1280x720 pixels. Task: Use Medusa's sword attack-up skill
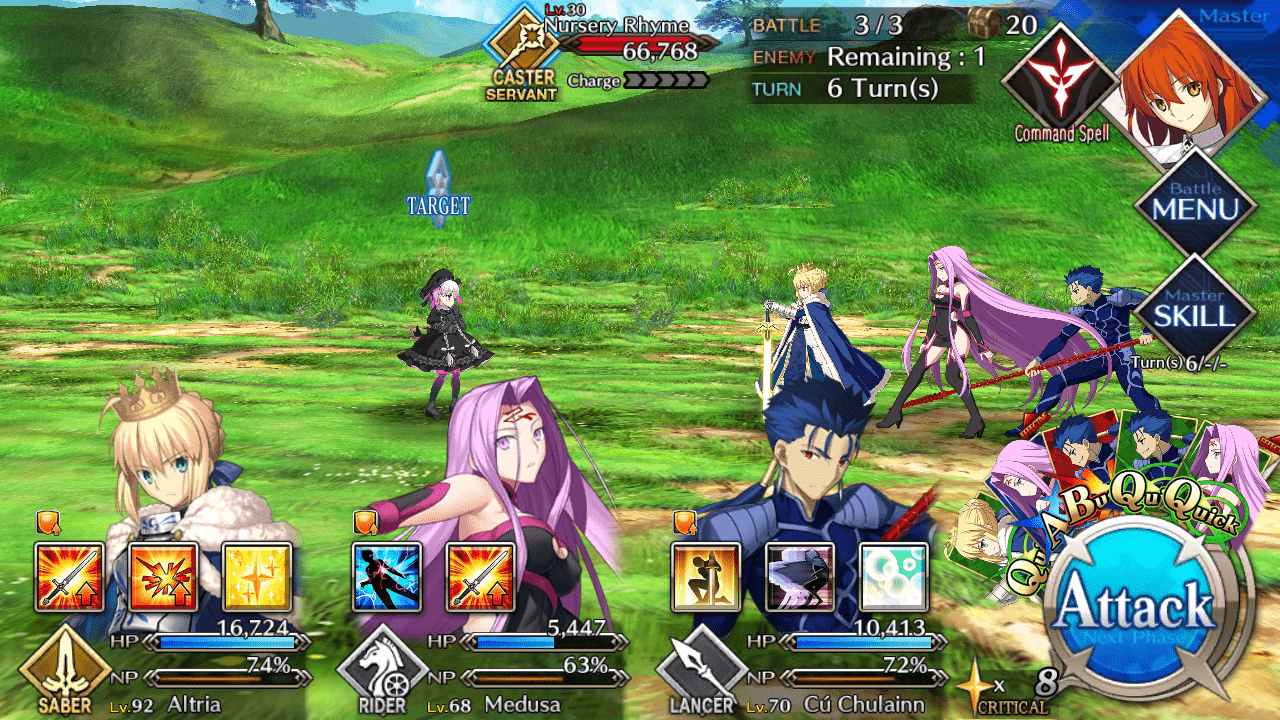tap(481, 577)
